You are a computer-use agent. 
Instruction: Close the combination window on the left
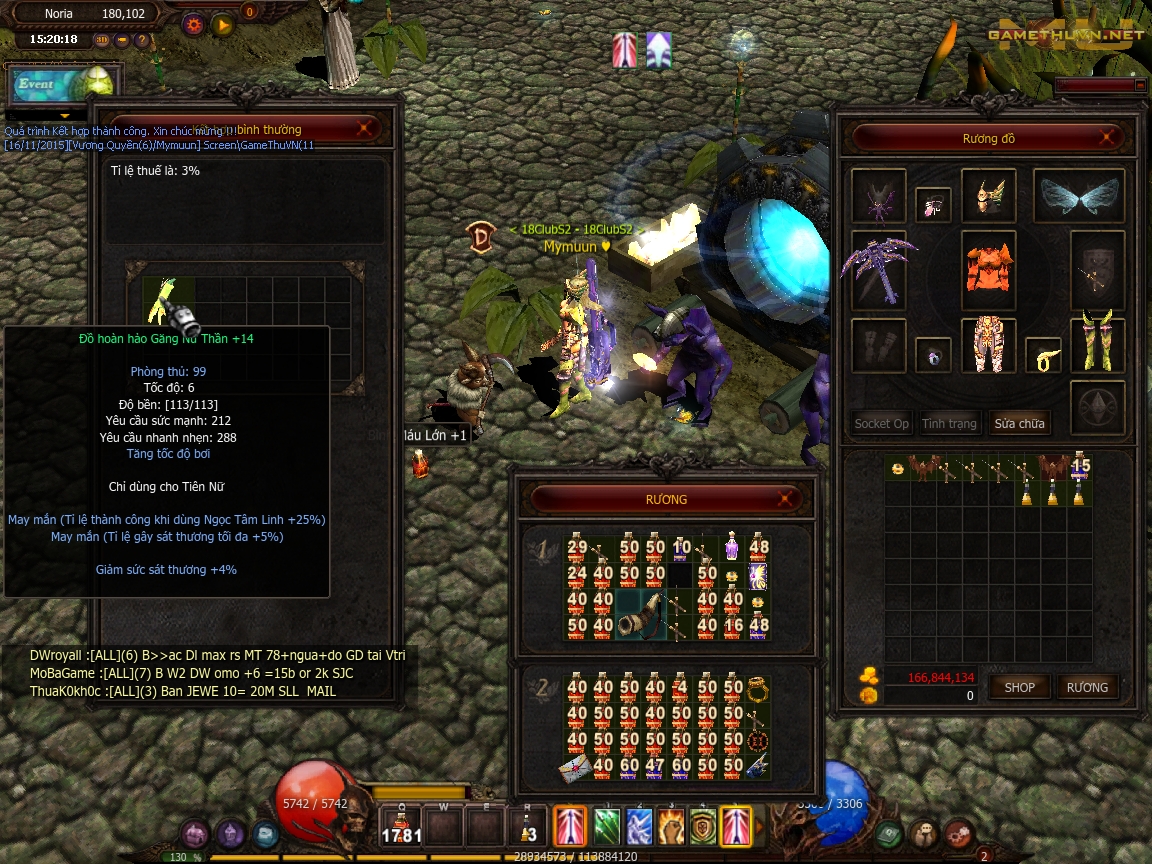point(367,128)
